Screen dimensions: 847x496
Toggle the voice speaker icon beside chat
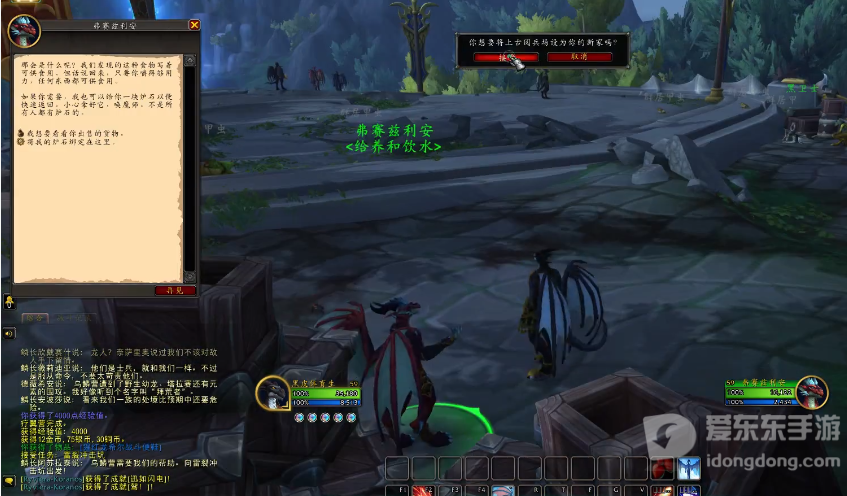9,333
